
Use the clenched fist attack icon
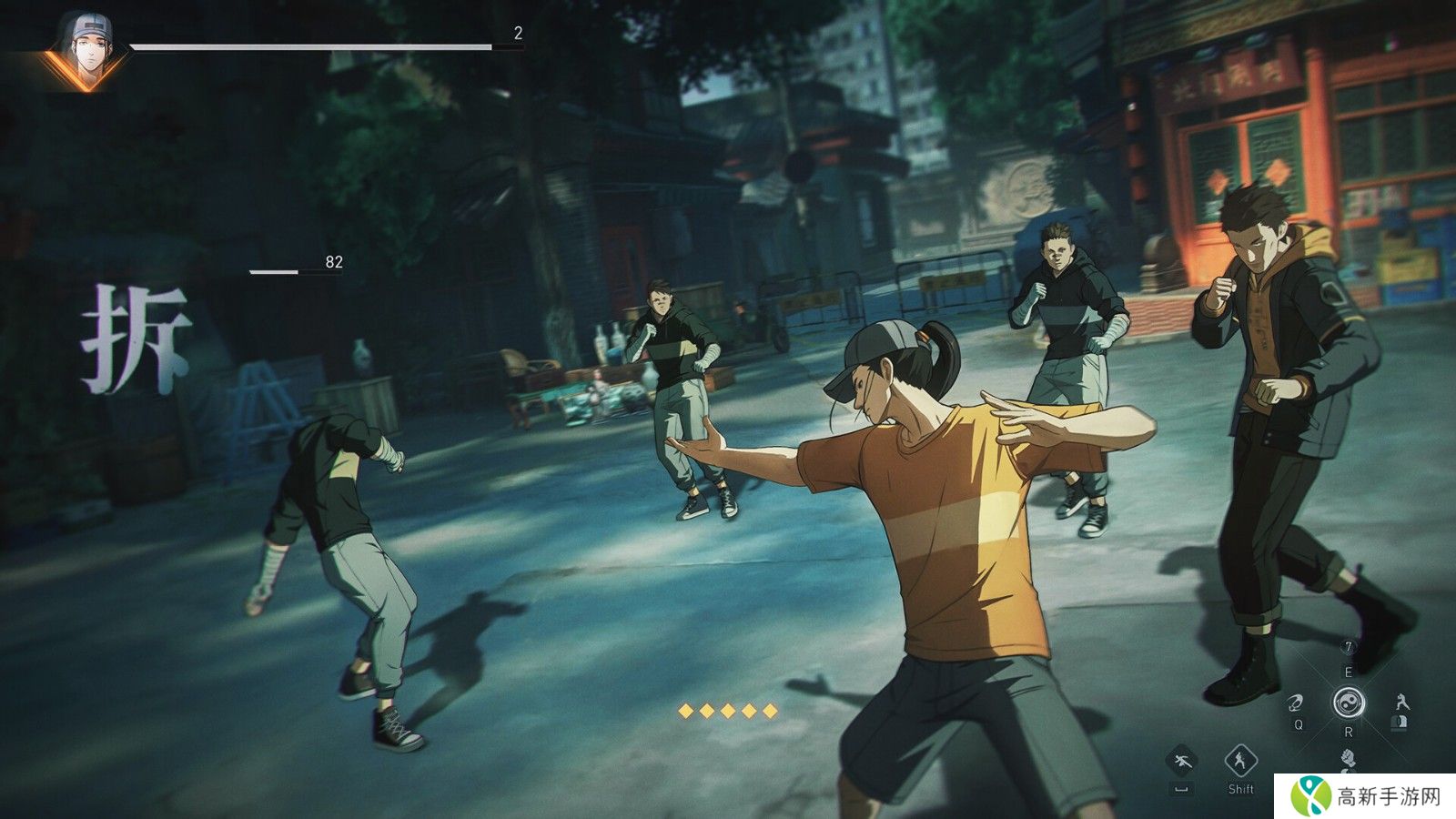1348,757
